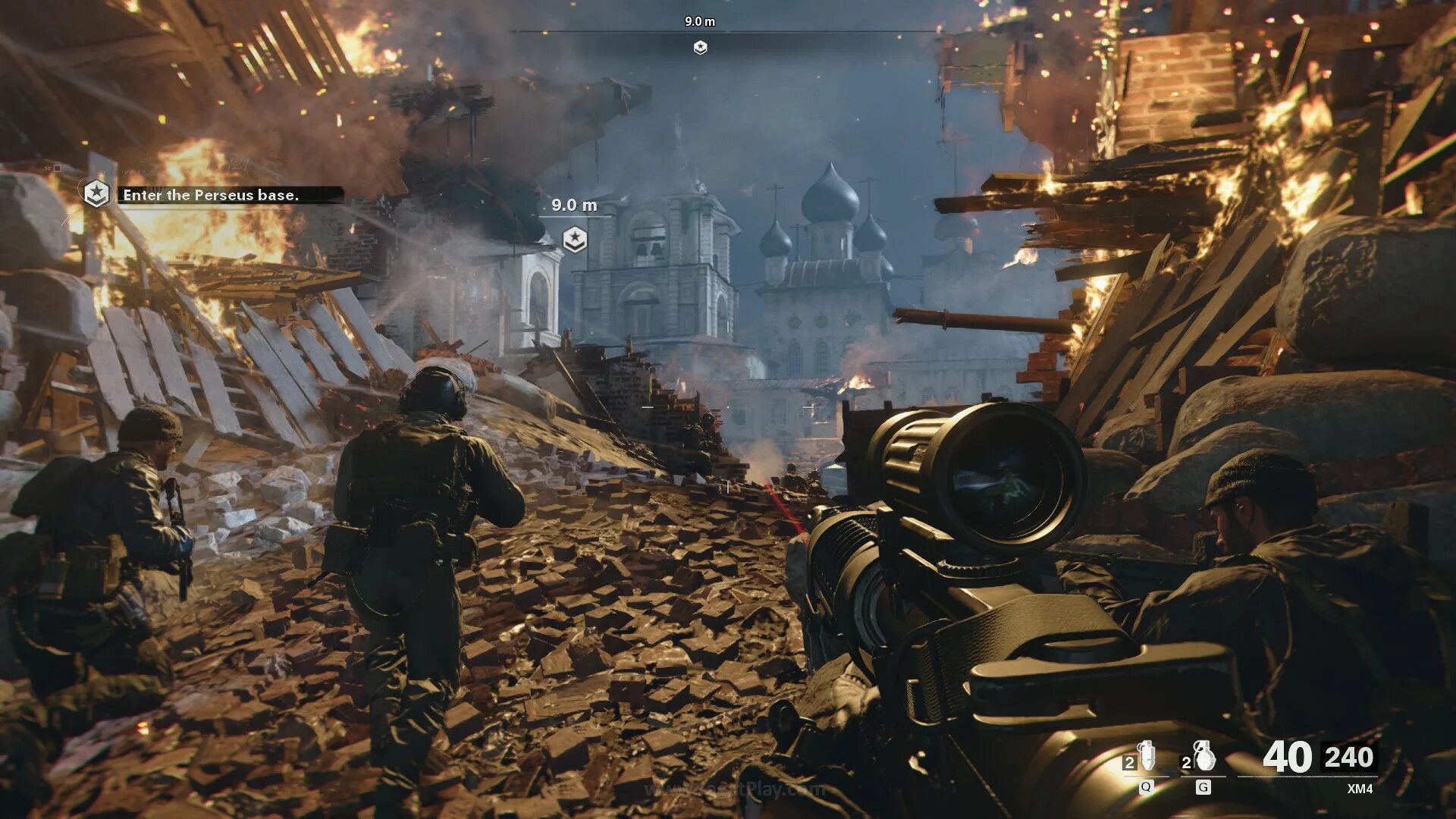Image resolution: width=1456 pixels, height=819 pixels.
Task: Click the objective waypoint marker below 9.0 m
Action: point(574,240)
